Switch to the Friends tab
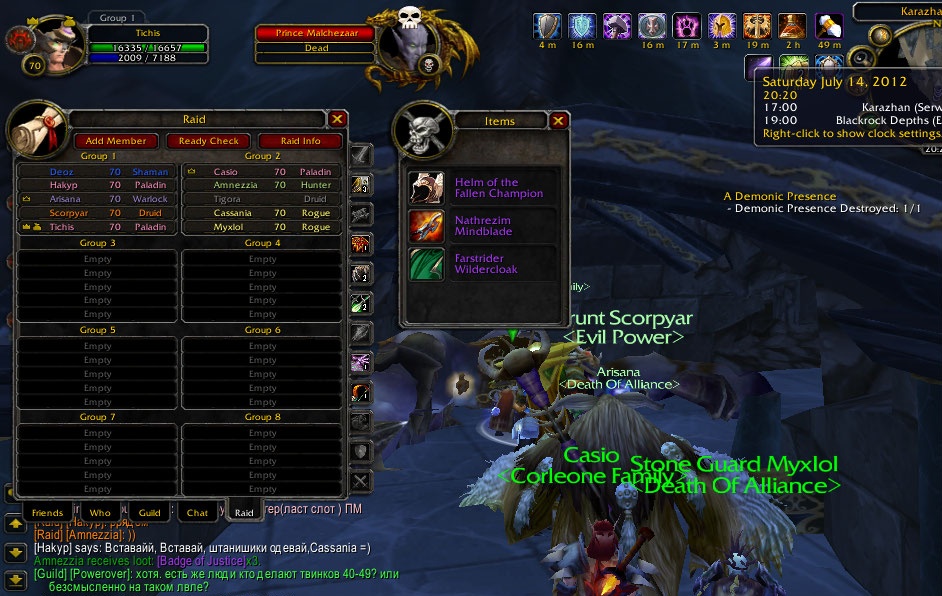 pos(47,513)
